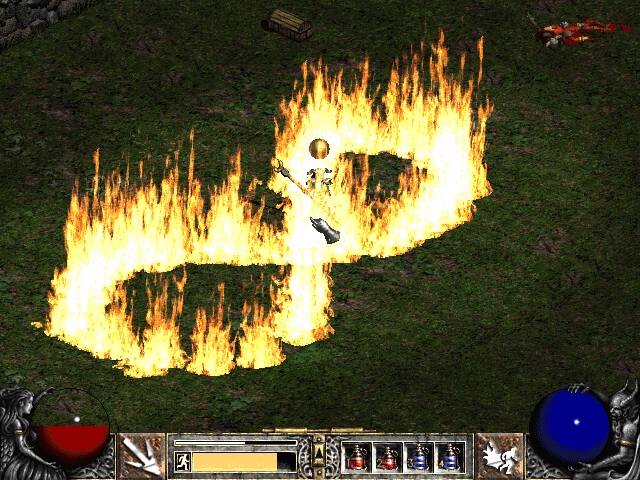The image size is (640, 480).
Task: Drink the blue mana potion in belt slot 4
Action: click(x=449, y=457)
